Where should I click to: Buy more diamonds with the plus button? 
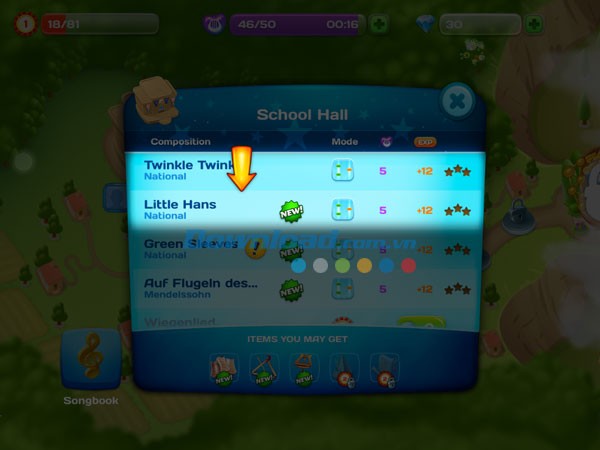coord(535,24)
